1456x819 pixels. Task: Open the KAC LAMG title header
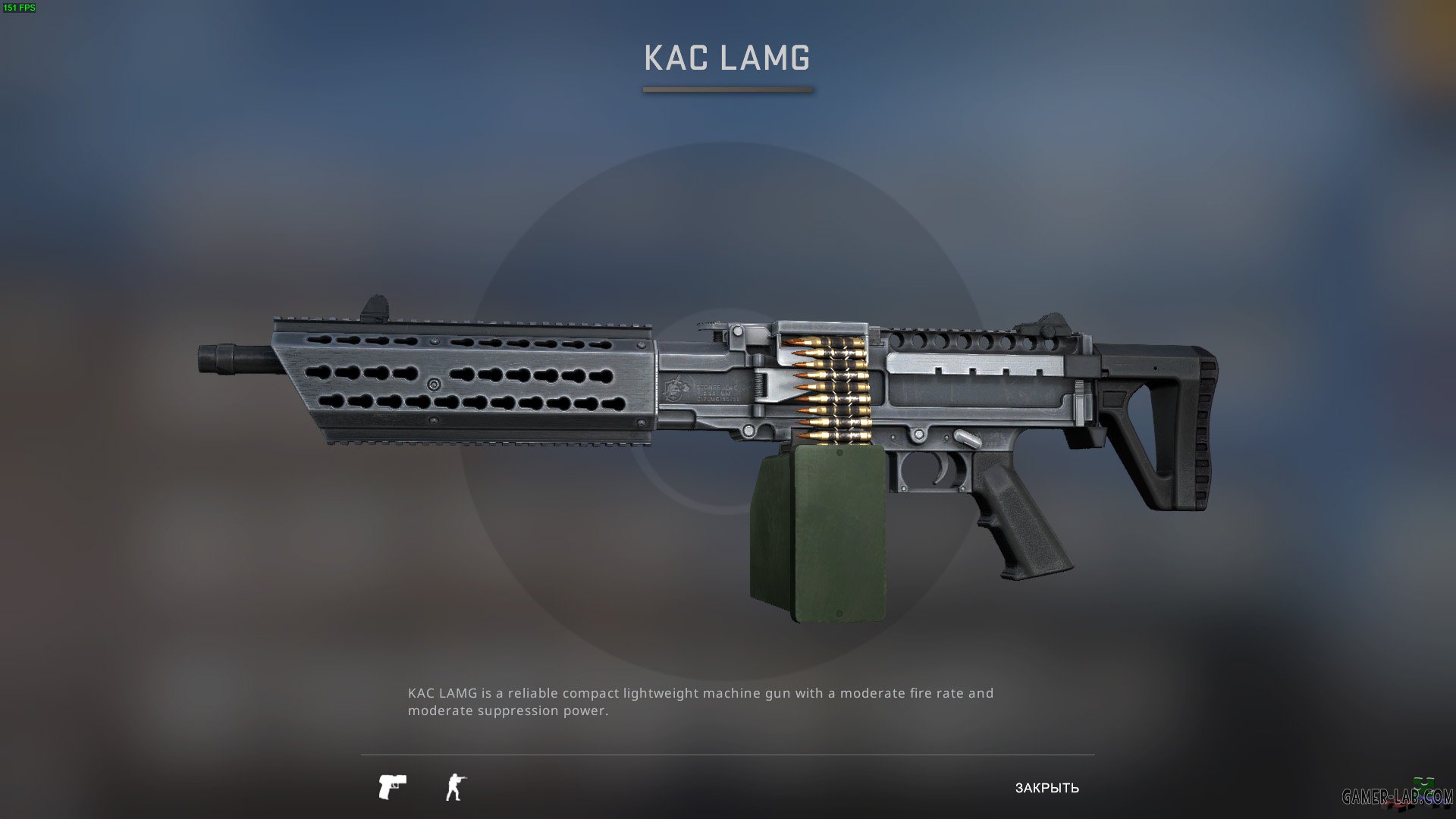click(726, 55)
